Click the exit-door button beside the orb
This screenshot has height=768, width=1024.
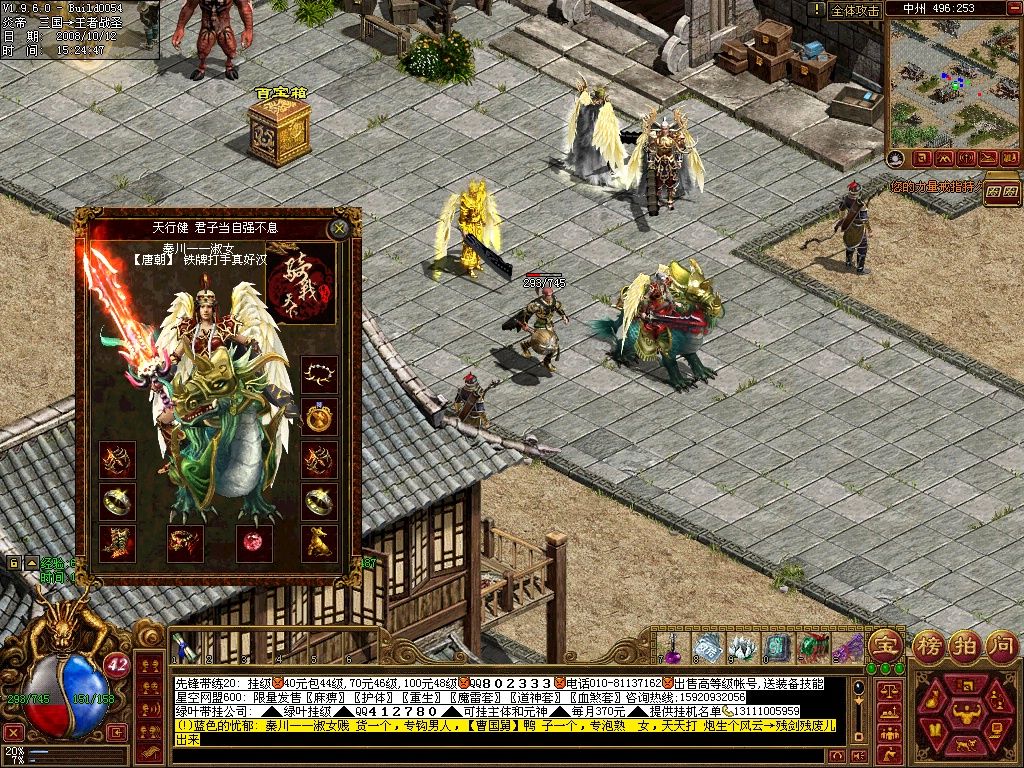(x=117, y=732)
